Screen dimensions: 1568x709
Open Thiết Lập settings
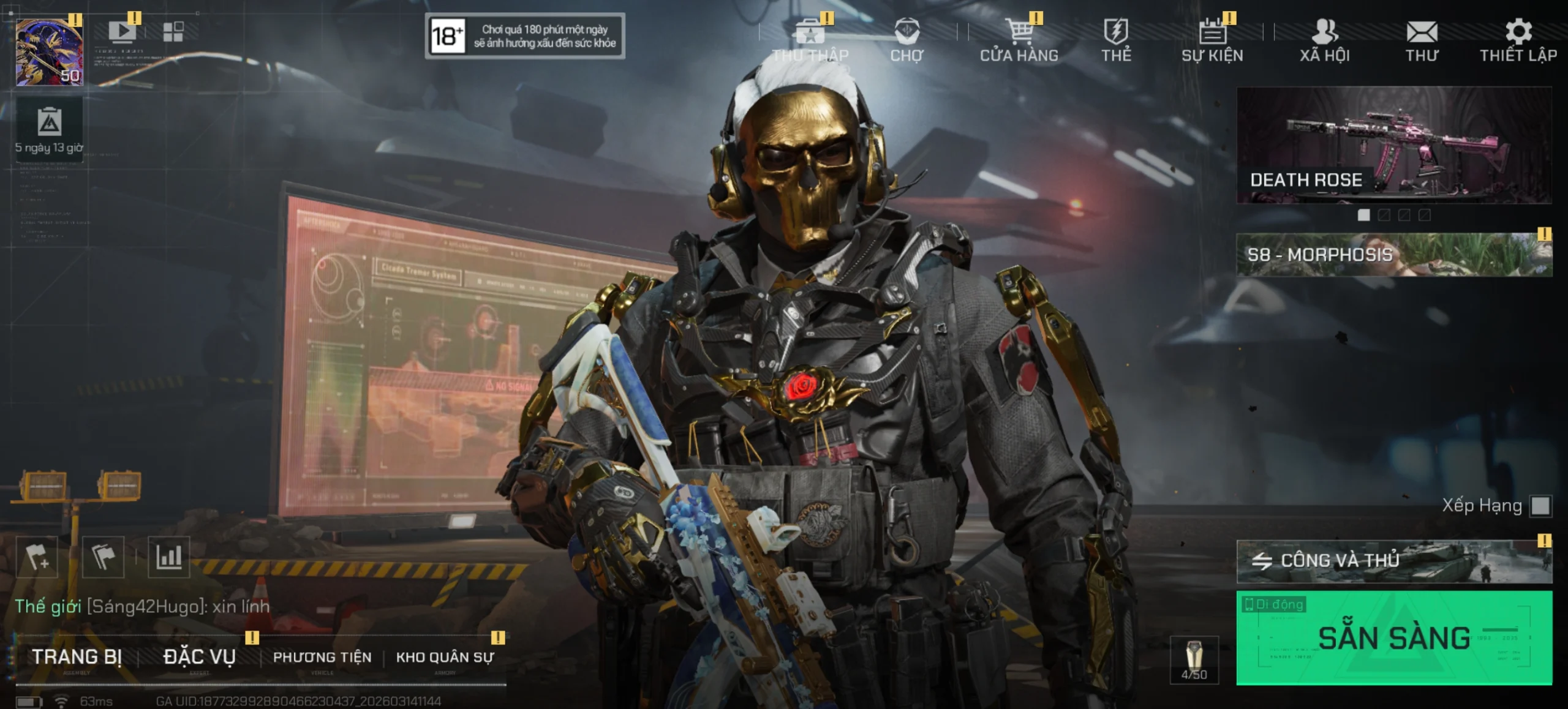(1518, 40)
